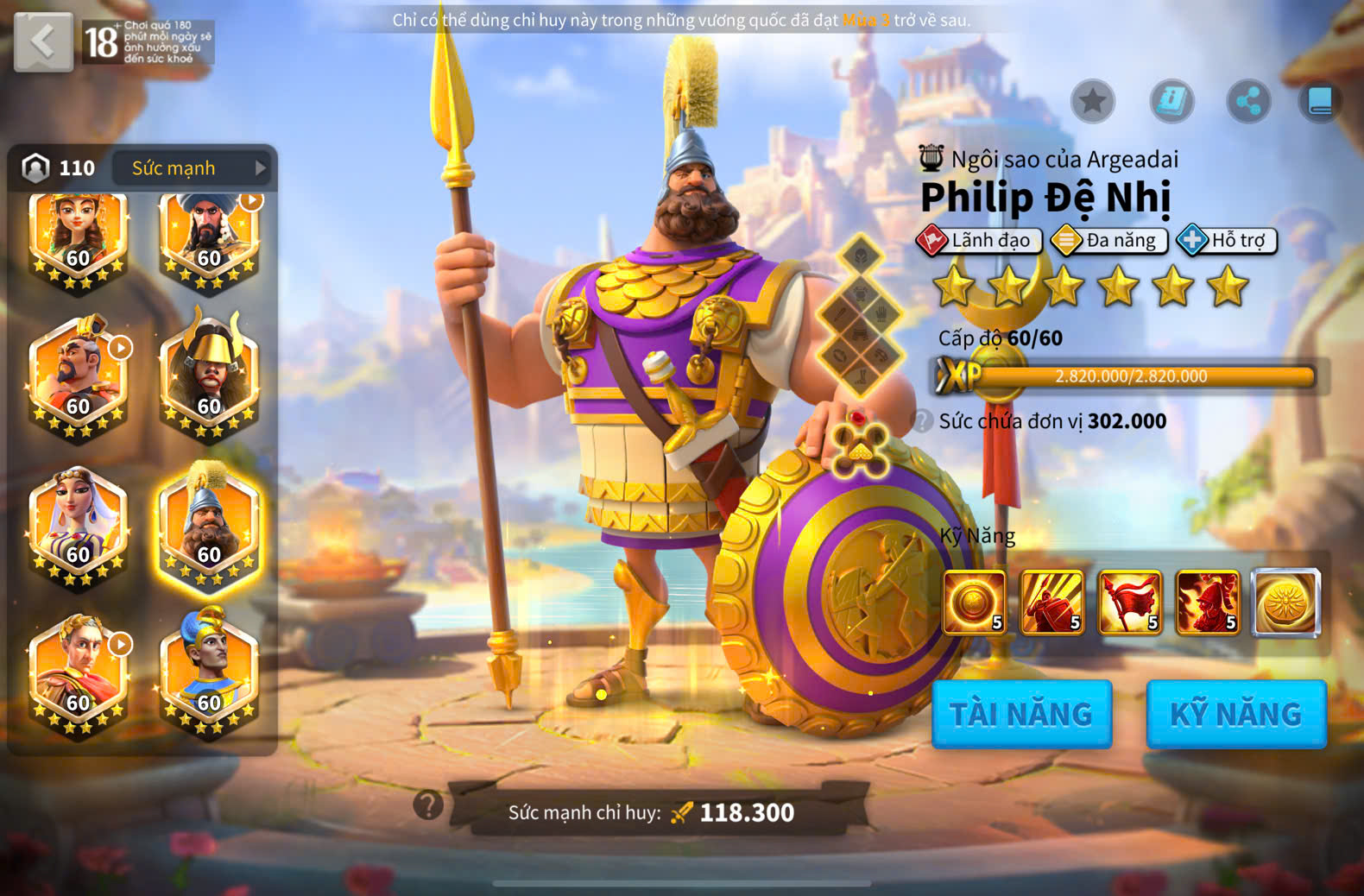This screenshot has width=1364, height=896.
Task: Open the blue info icon
Action: [x=1171, y=102]
